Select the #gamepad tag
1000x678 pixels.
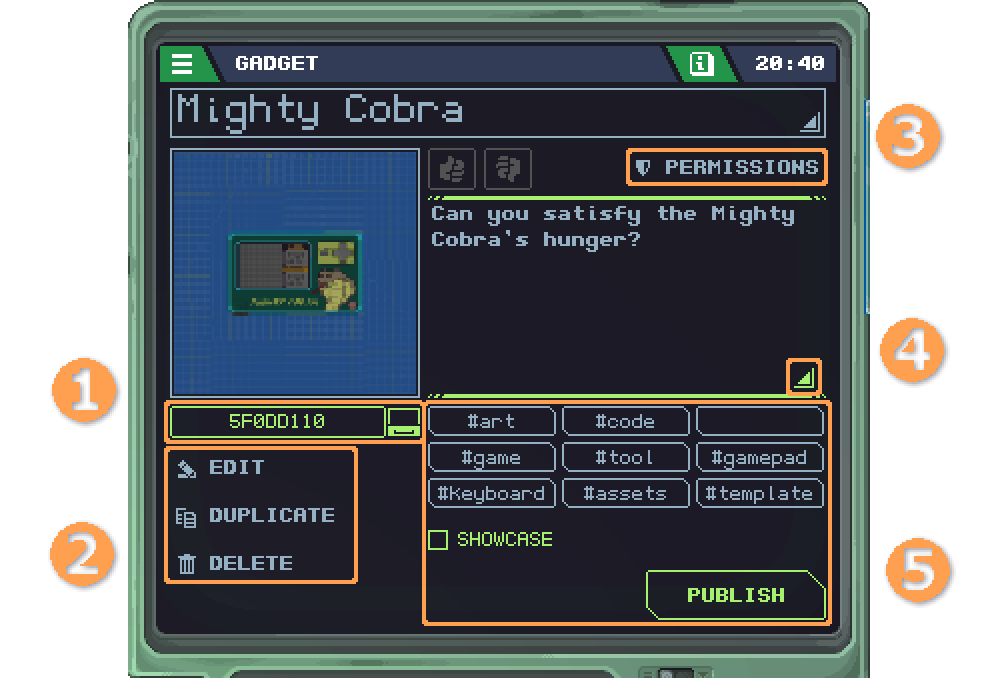point(759,458)
